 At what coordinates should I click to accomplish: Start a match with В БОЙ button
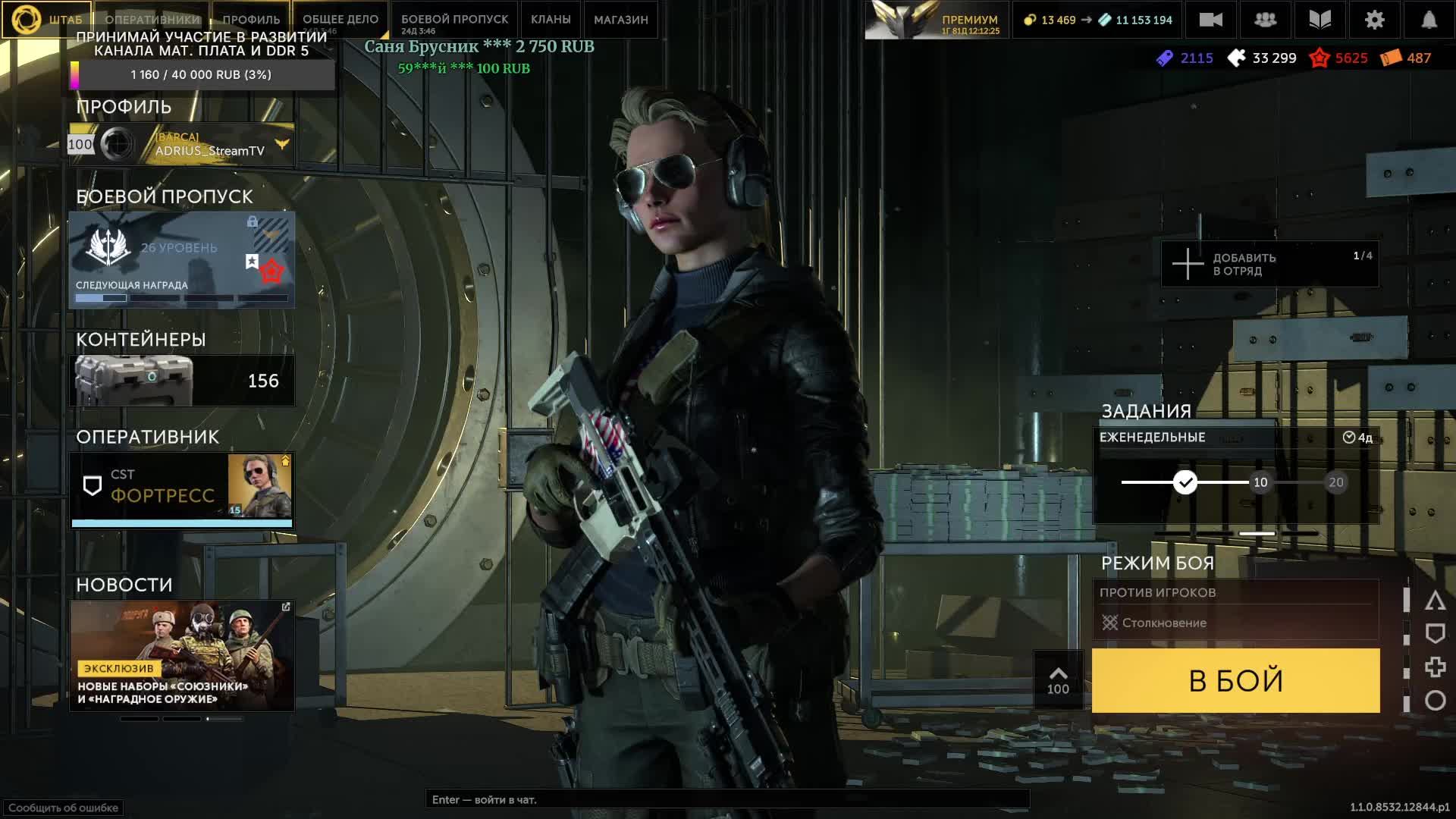click(x=1235, y=680)
